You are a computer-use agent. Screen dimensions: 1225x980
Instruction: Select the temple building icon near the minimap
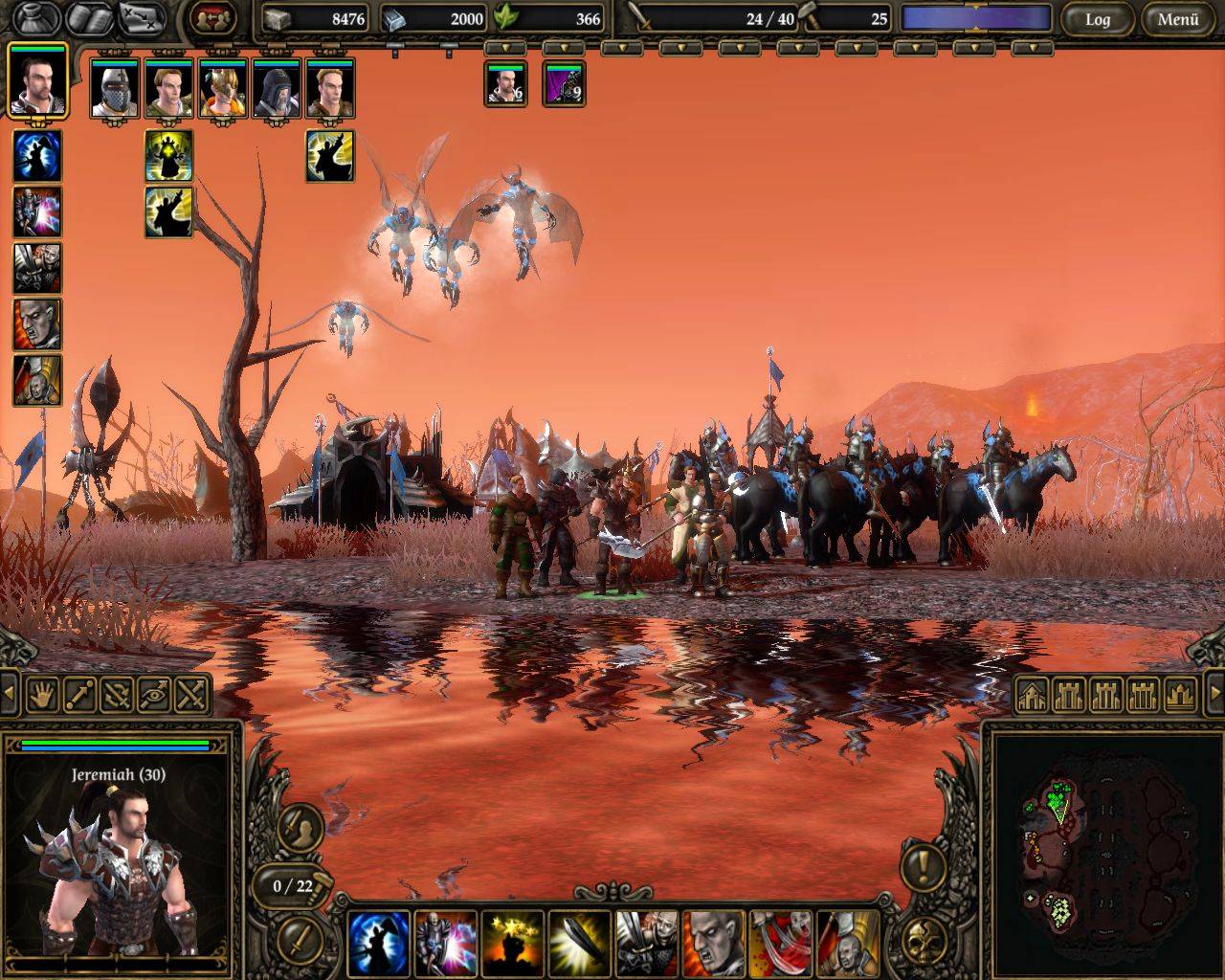pos(1181,695)
